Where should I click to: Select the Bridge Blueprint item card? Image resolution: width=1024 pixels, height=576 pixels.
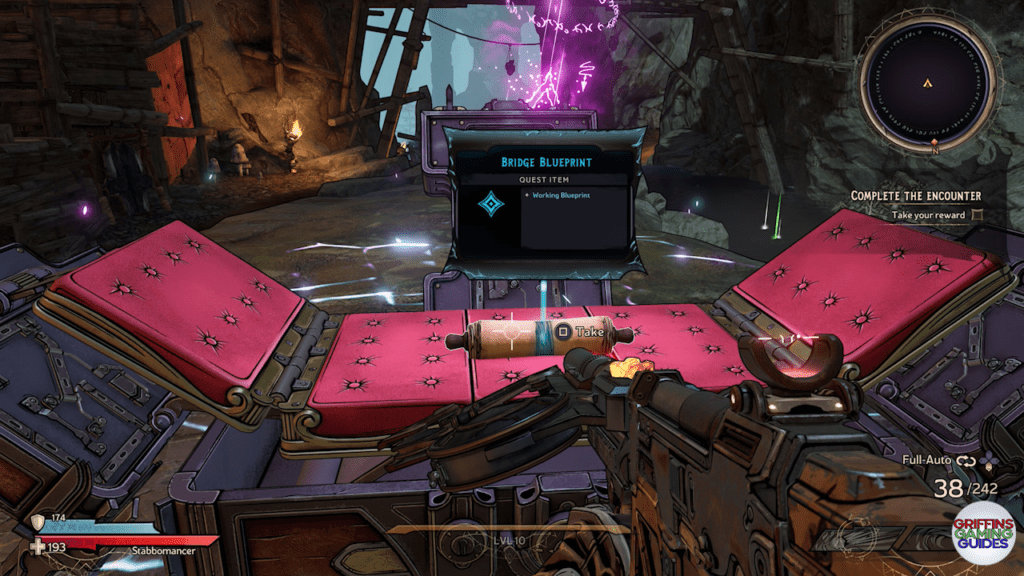tap(541, 201)
